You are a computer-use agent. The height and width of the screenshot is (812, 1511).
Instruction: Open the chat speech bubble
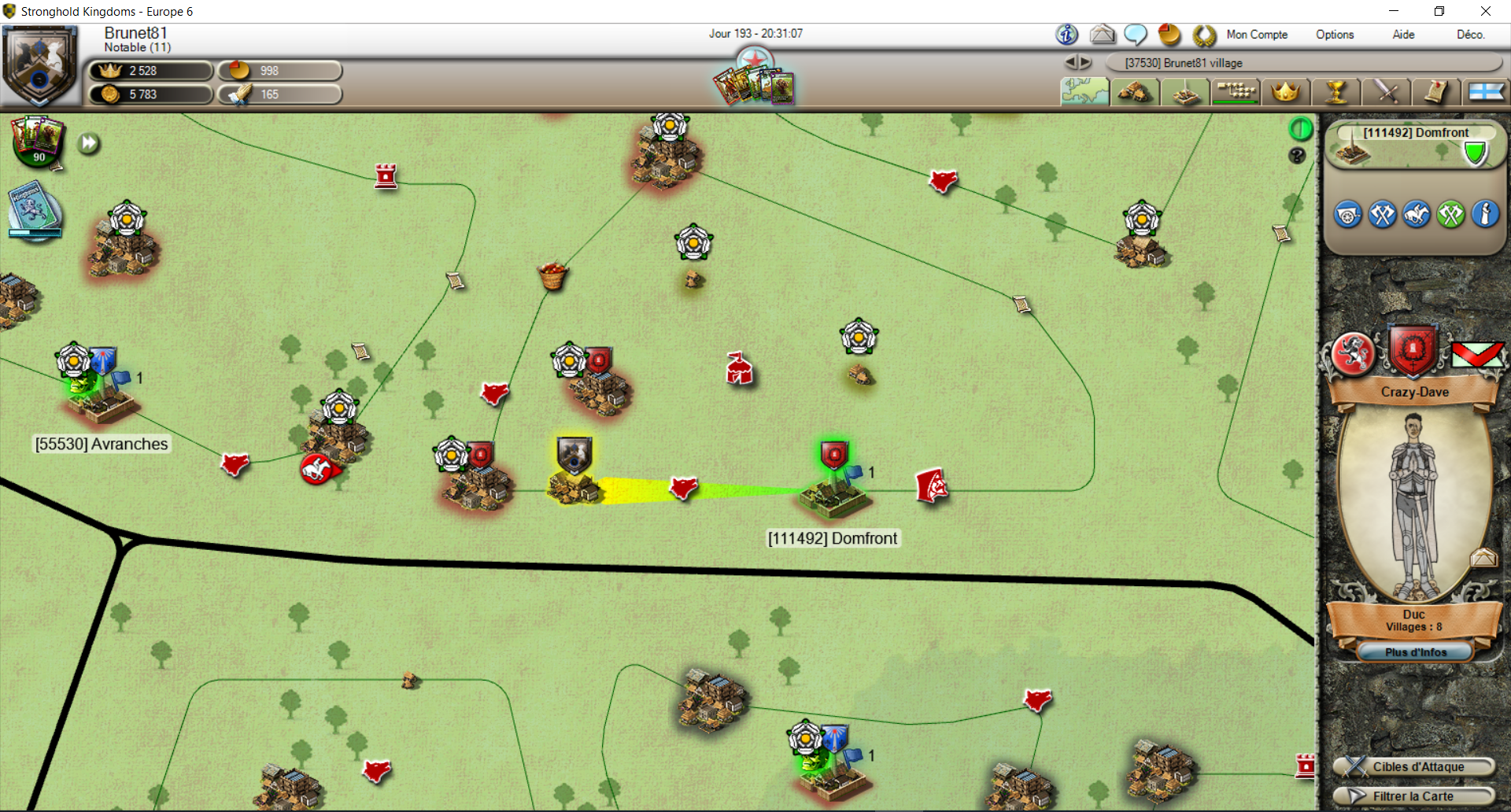[1136, 35]
